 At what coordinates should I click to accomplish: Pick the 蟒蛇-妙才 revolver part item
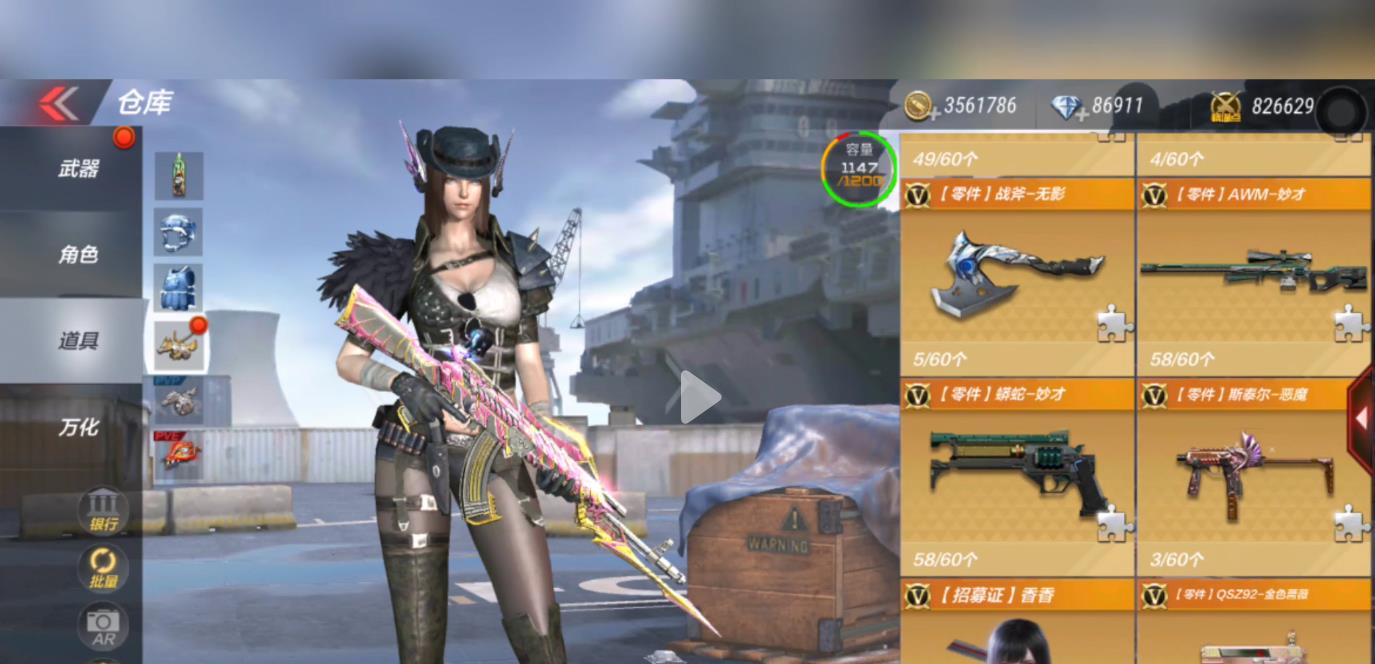1017,477
